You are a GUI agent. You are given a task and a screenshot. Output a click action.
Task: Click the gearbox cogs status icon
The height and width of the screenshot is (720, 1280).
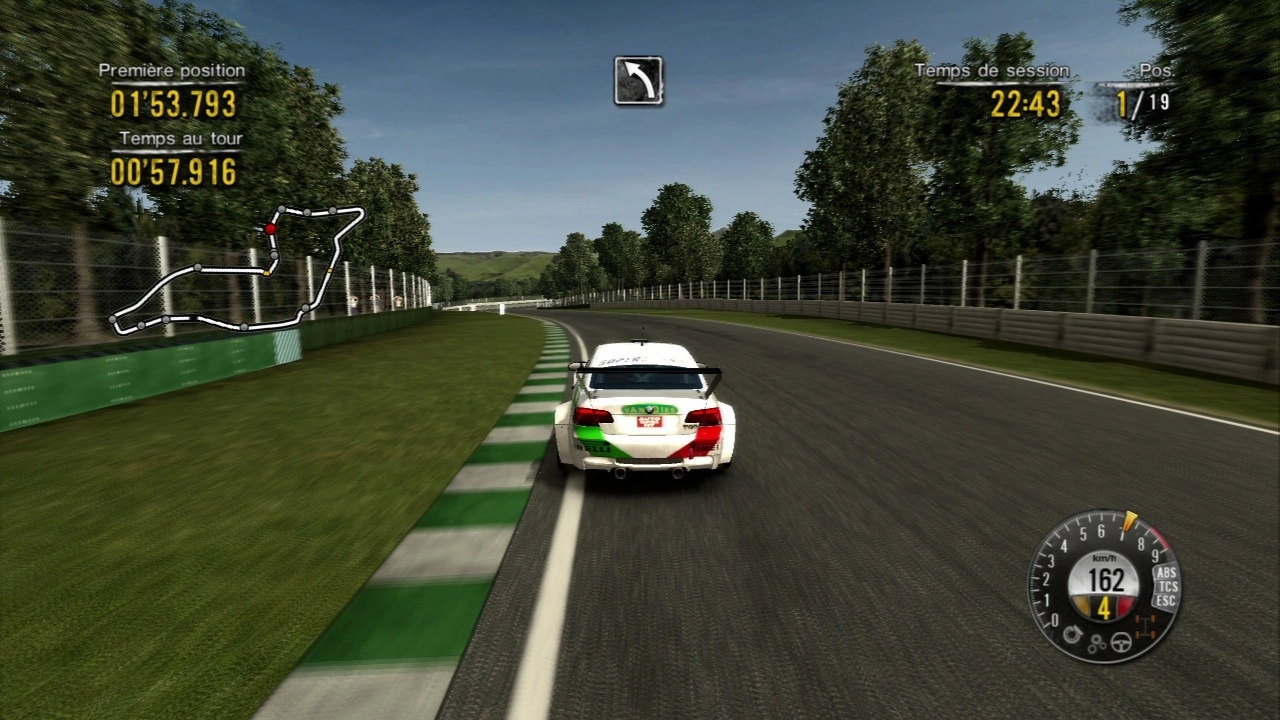1097,645
